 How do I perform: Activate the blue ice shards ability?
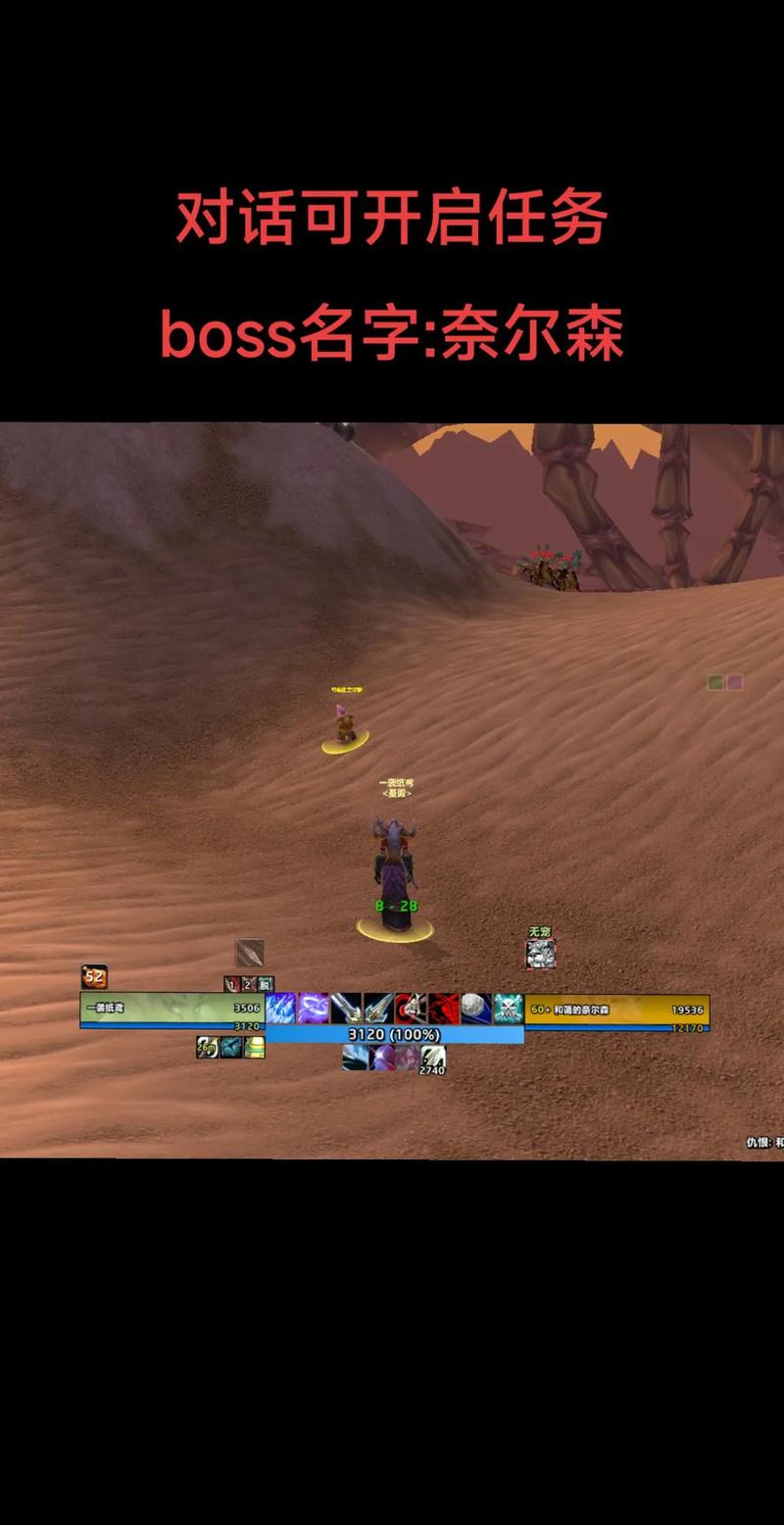coord(281,1008)
